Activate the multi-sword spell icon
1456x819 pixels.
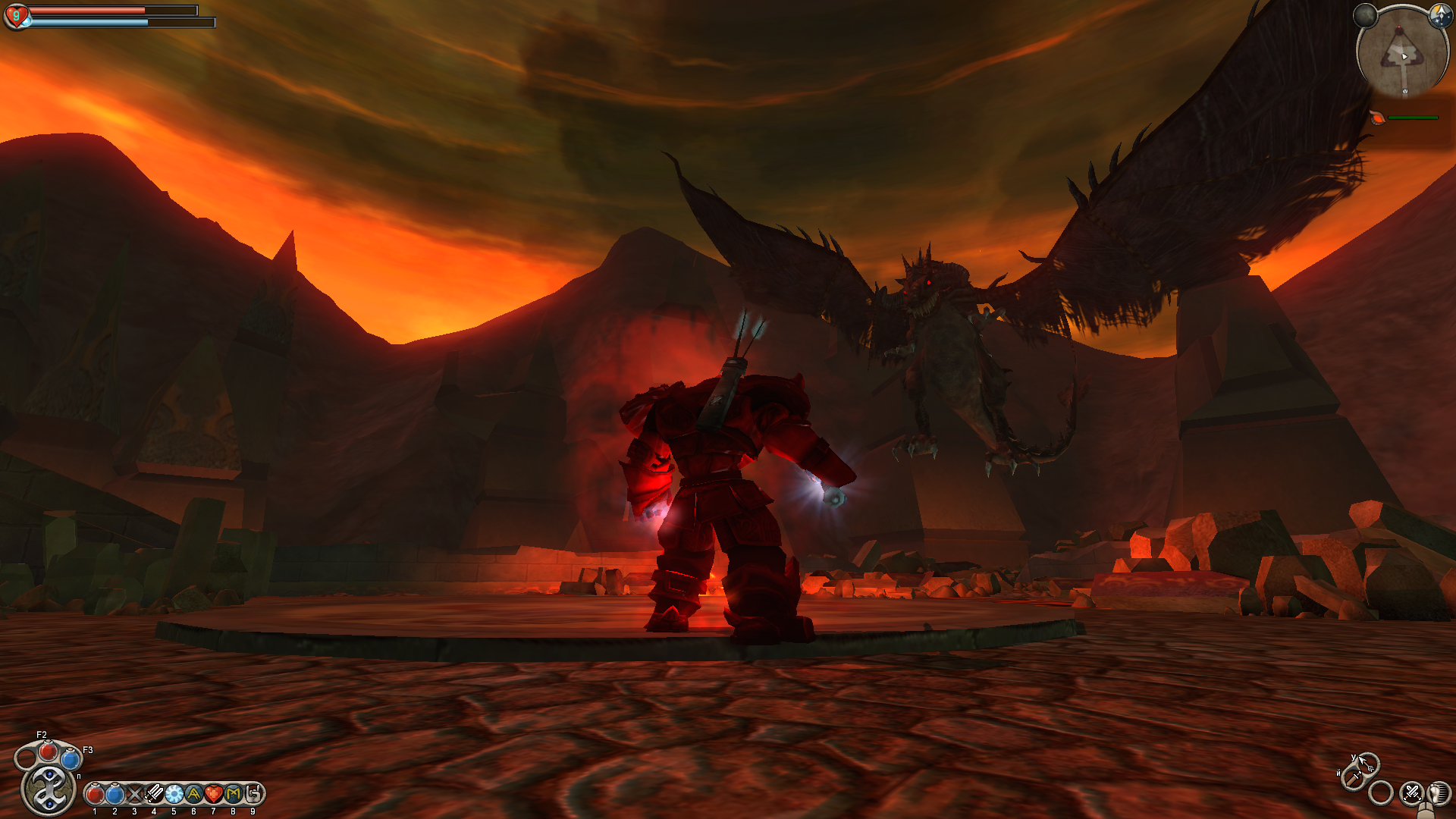pos(154,794)
